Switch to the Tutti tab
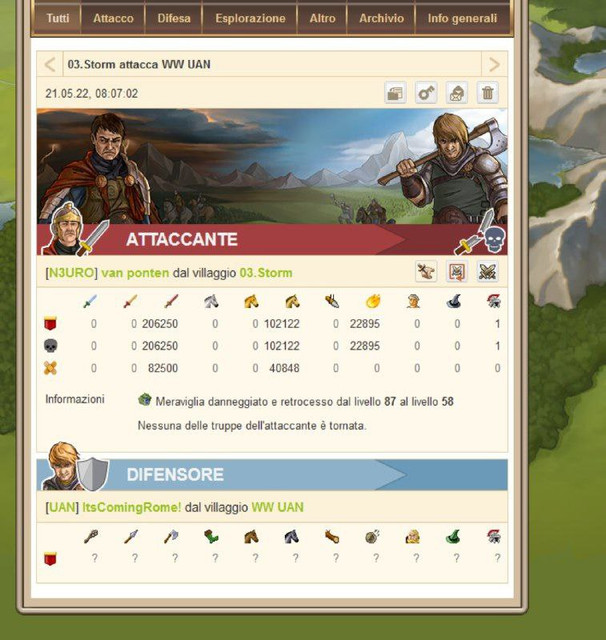Screen dimensions: 606x640 pos(58,18)
